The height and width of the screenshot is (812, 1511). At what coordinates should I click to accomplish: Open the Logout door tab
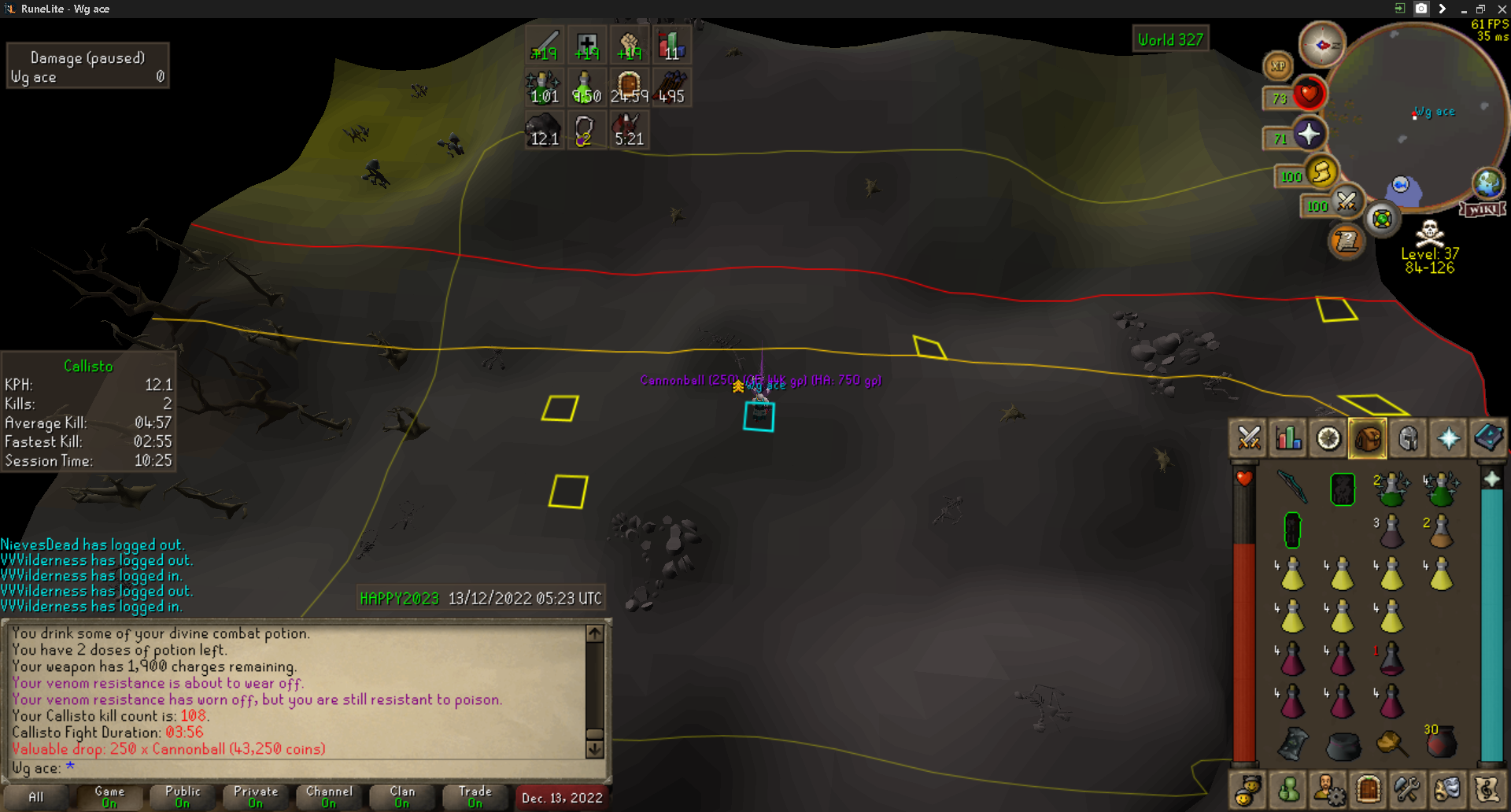1369,789
